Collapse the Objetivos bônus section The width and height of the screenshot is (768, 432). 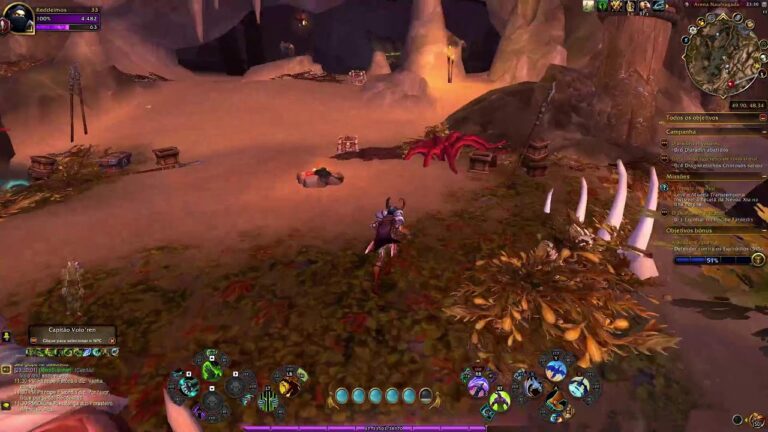[761, 230]
